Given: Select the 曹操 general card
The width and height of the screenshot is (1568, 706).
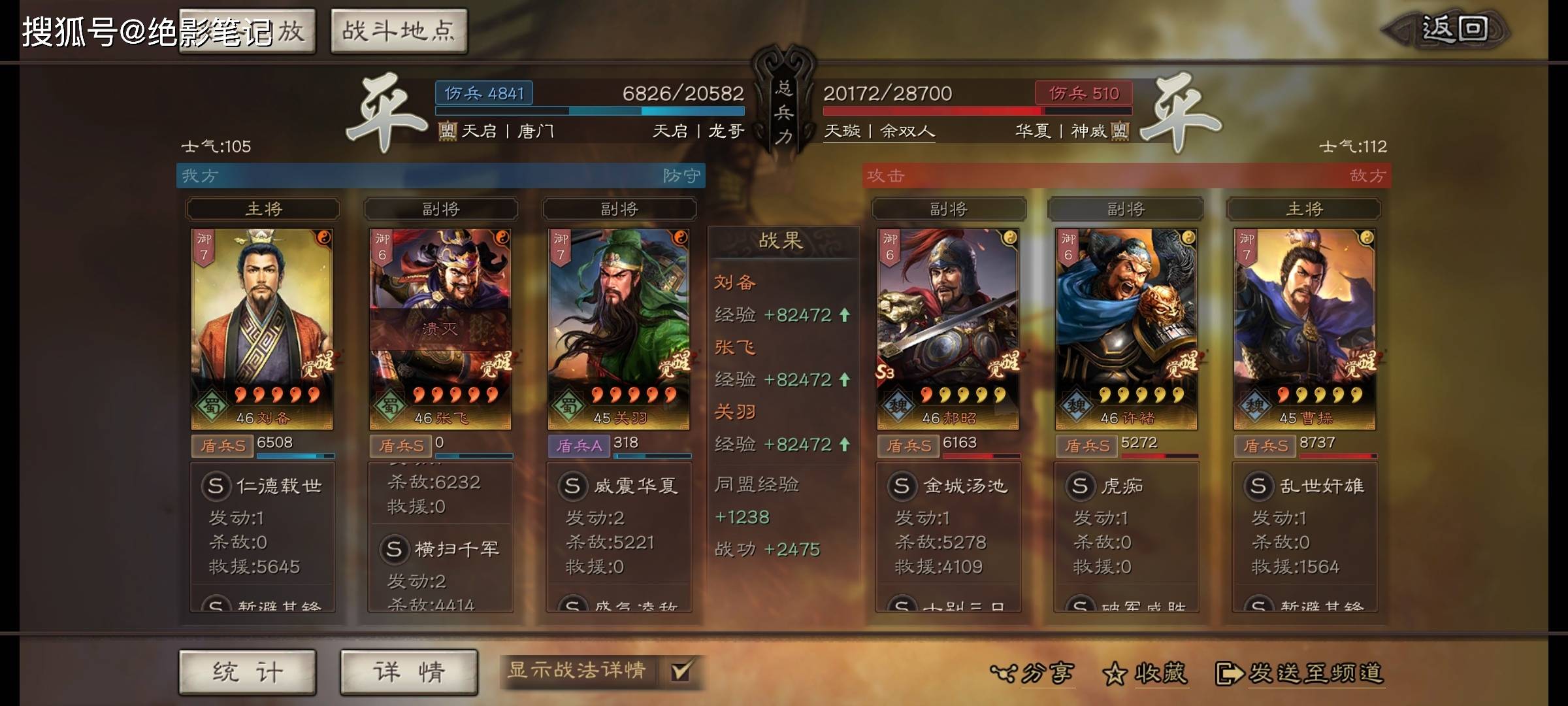Looking at the screenshot, I should coord(1305,329).
